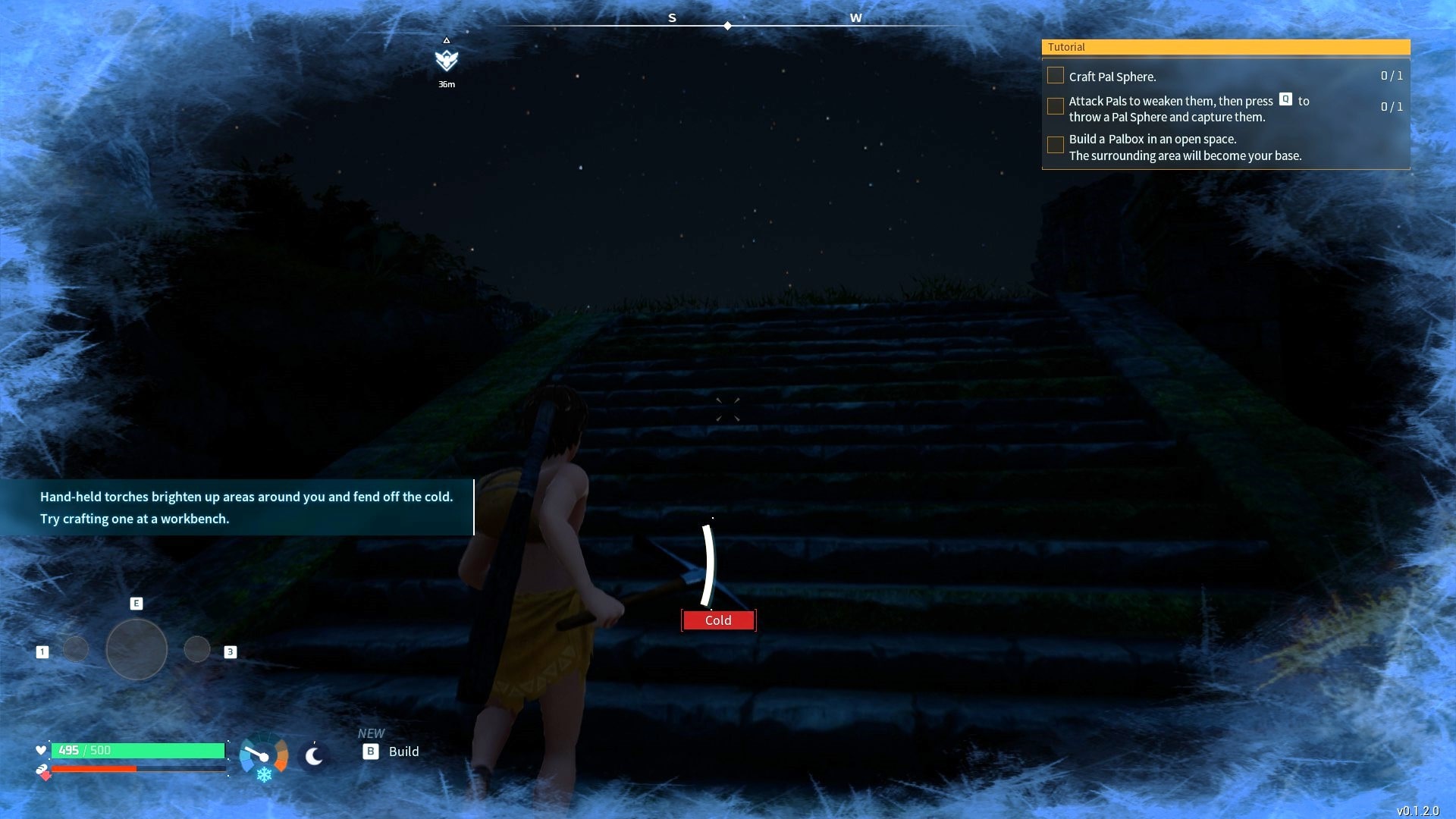Click the red Cold status label
Viewport: 1456px width, 819px height.
point(718,620)
